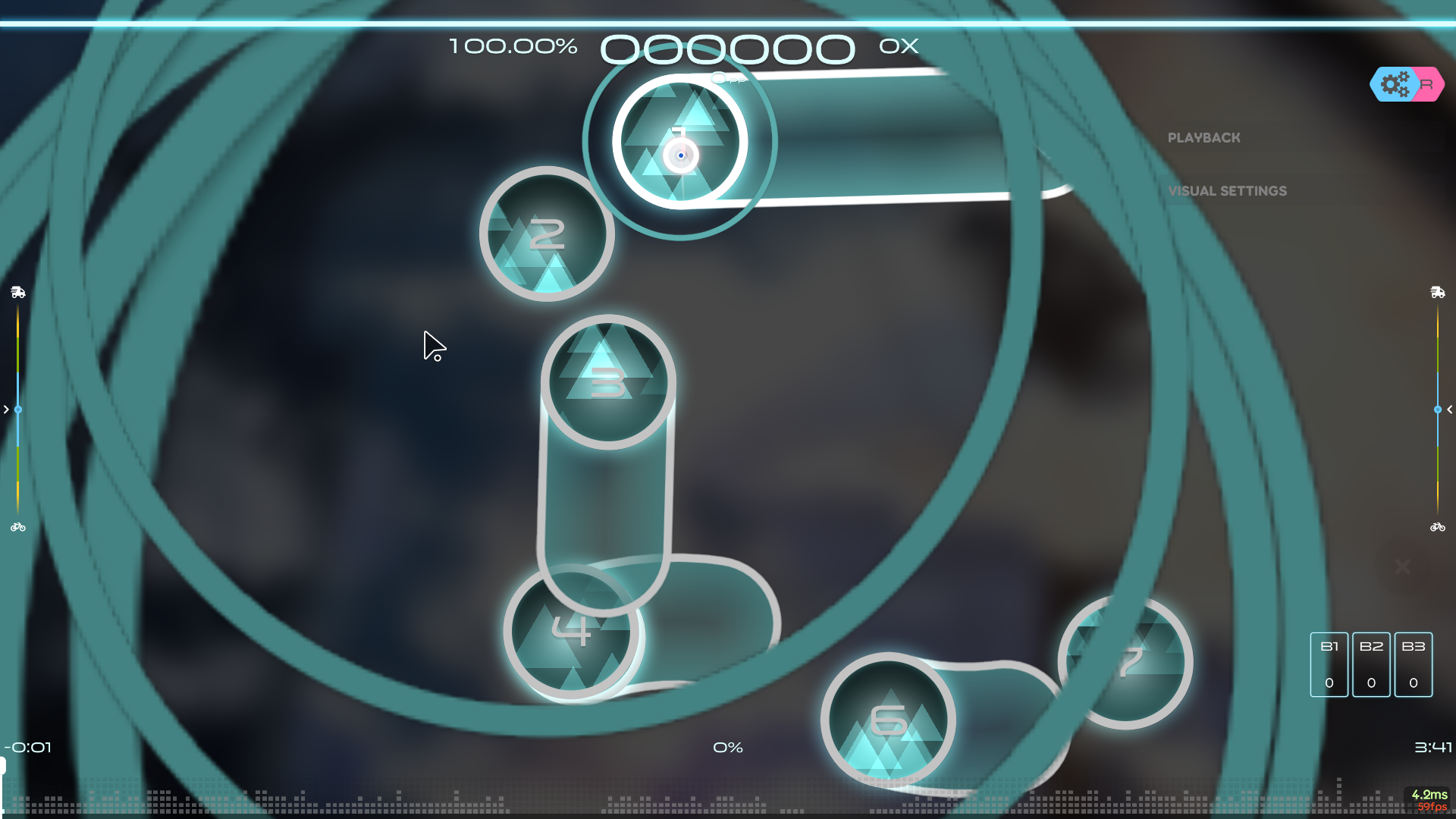
Task: Open settings via the blue gear cogs icon
Action: click(1395, 84)
